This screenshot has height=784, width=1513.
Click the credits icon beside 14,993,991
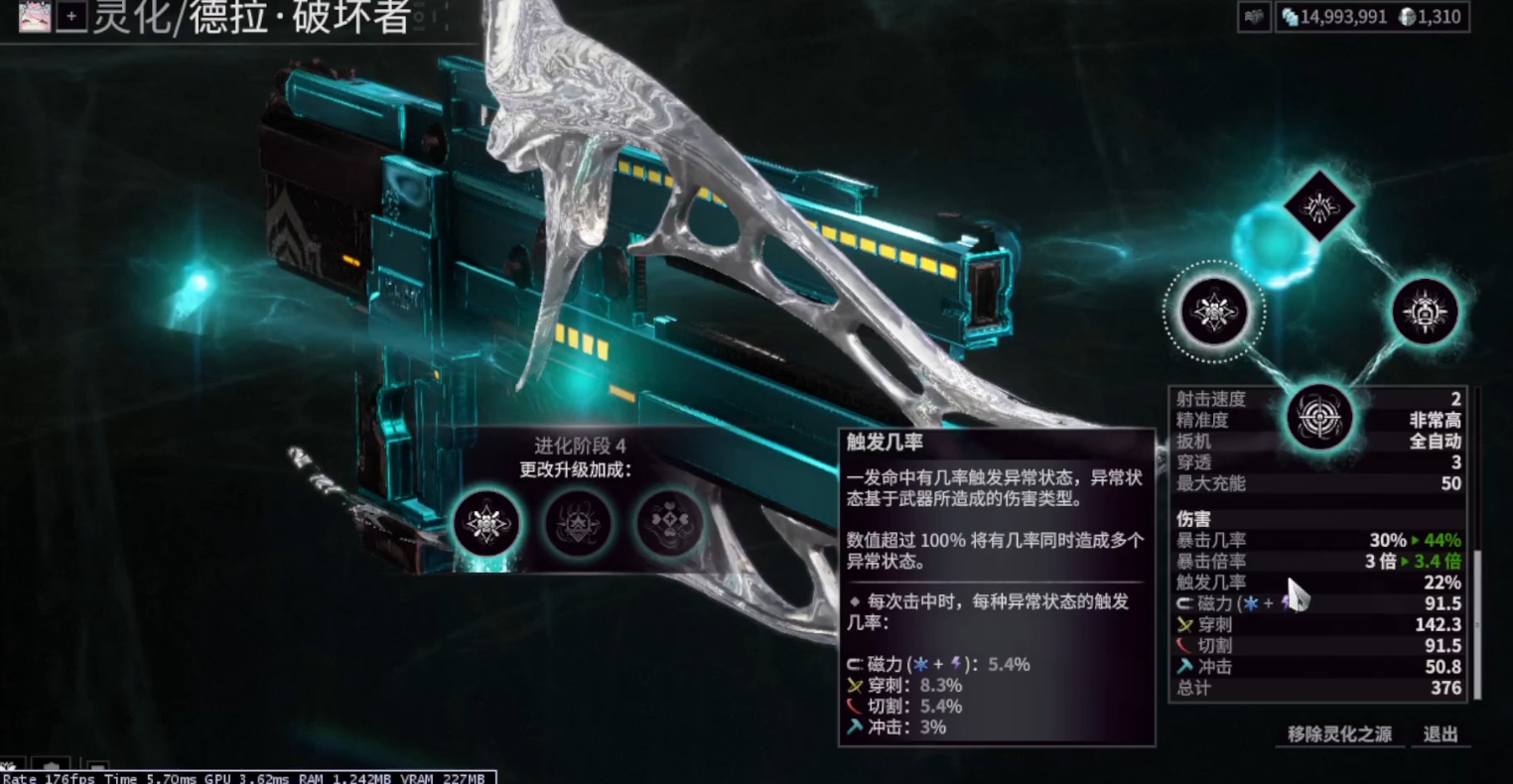[1291, 16]
